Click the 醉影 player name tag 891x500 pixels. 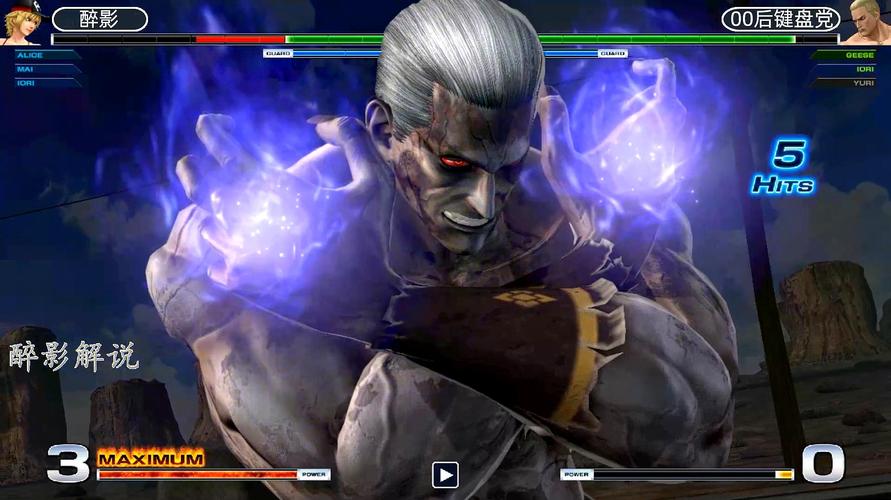pos(99,19)
